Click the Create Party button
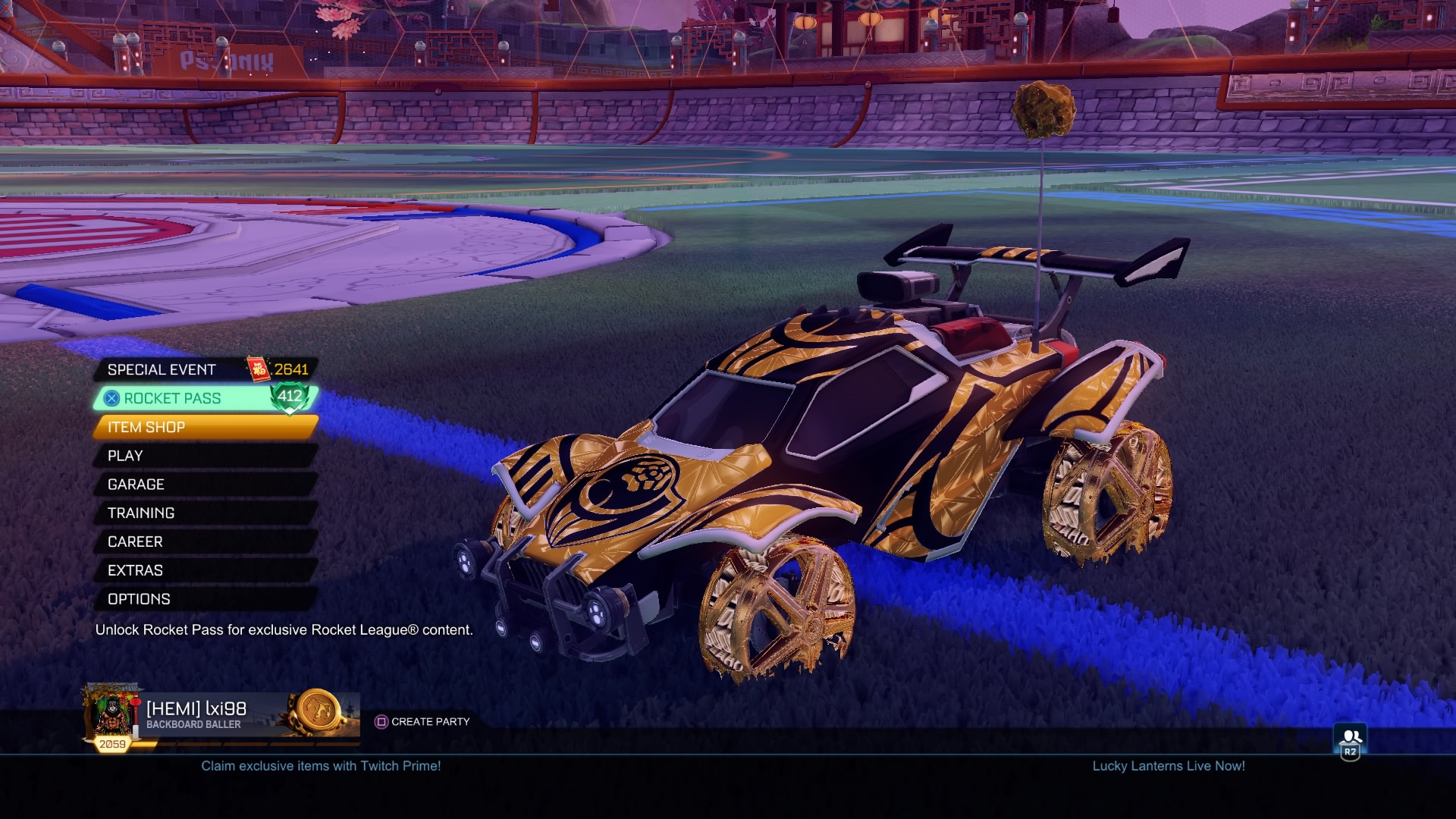 tap(428, 722)
